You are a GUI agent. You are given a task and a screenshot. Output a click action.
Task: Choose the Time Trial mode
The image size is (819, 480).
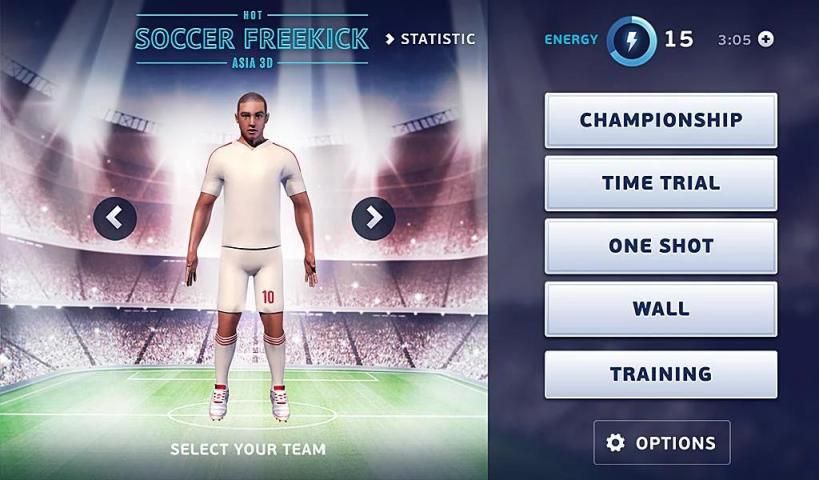660,183
